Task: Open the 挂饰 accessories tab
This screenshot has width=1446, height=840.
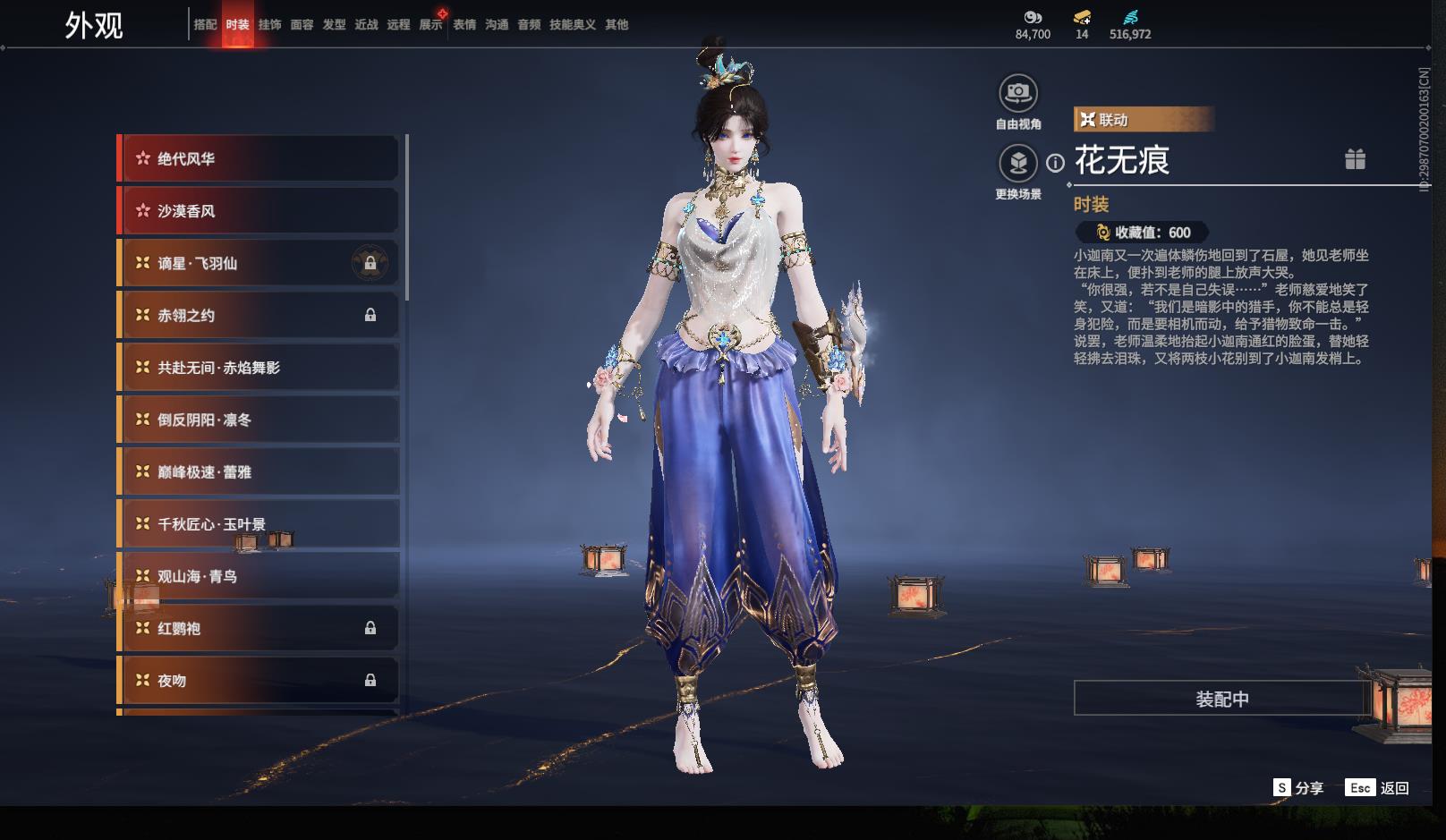Action: pyautogui.click(x=269, y=25)
